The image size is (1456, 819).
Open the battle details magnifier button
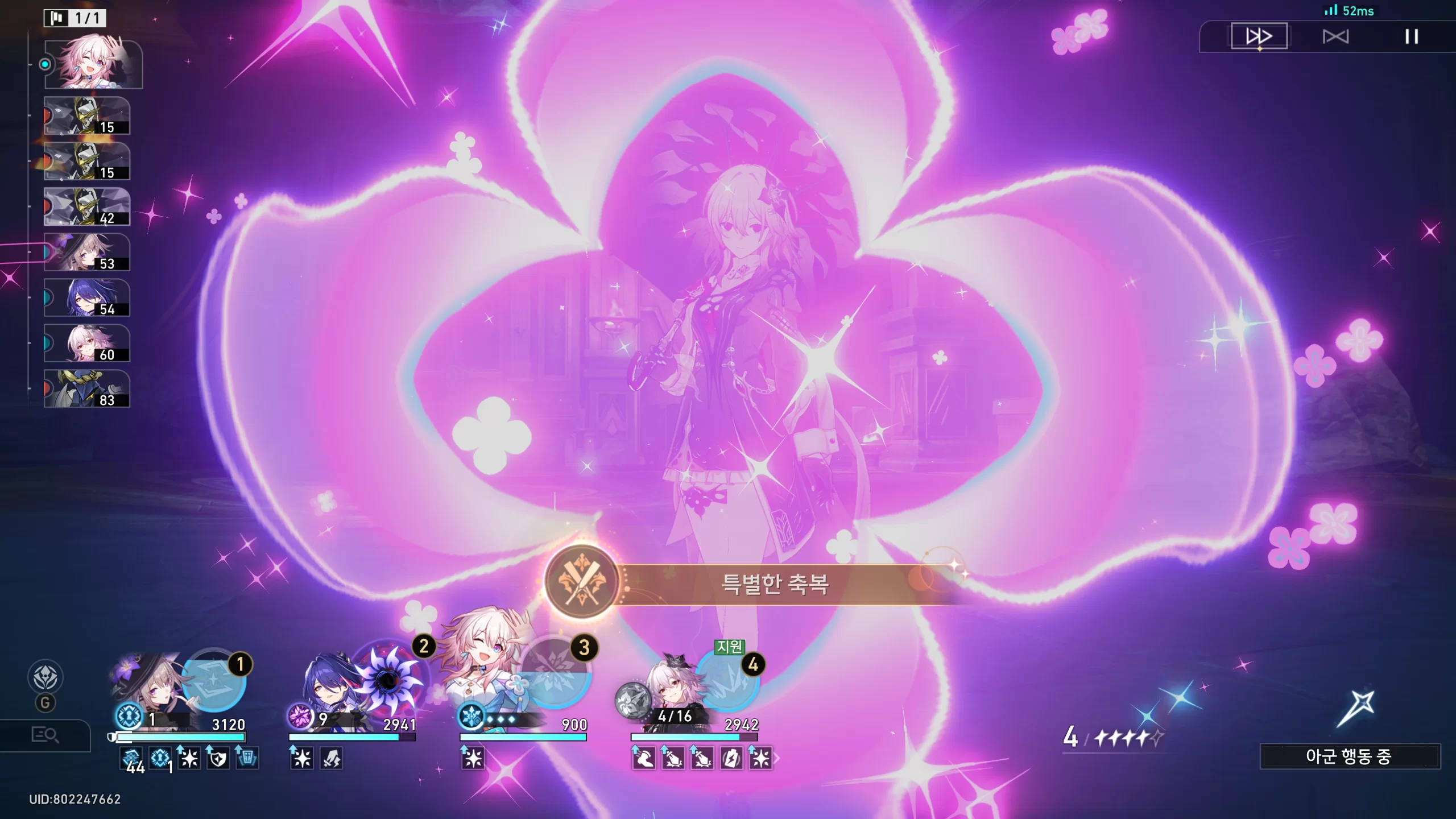coord(45,735)
